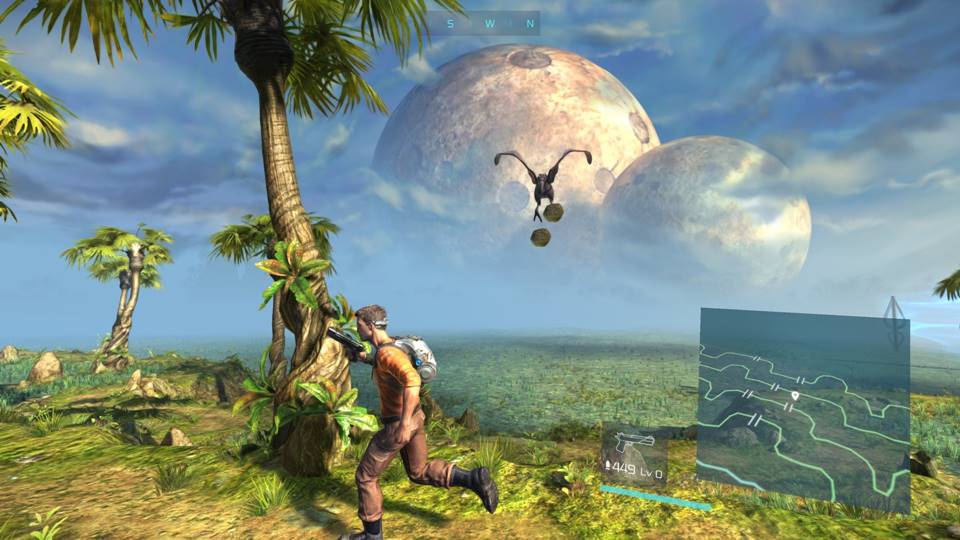Open the terrain minimap panel
The height and width of the screenshot is (540, 960).
point(803,405)
